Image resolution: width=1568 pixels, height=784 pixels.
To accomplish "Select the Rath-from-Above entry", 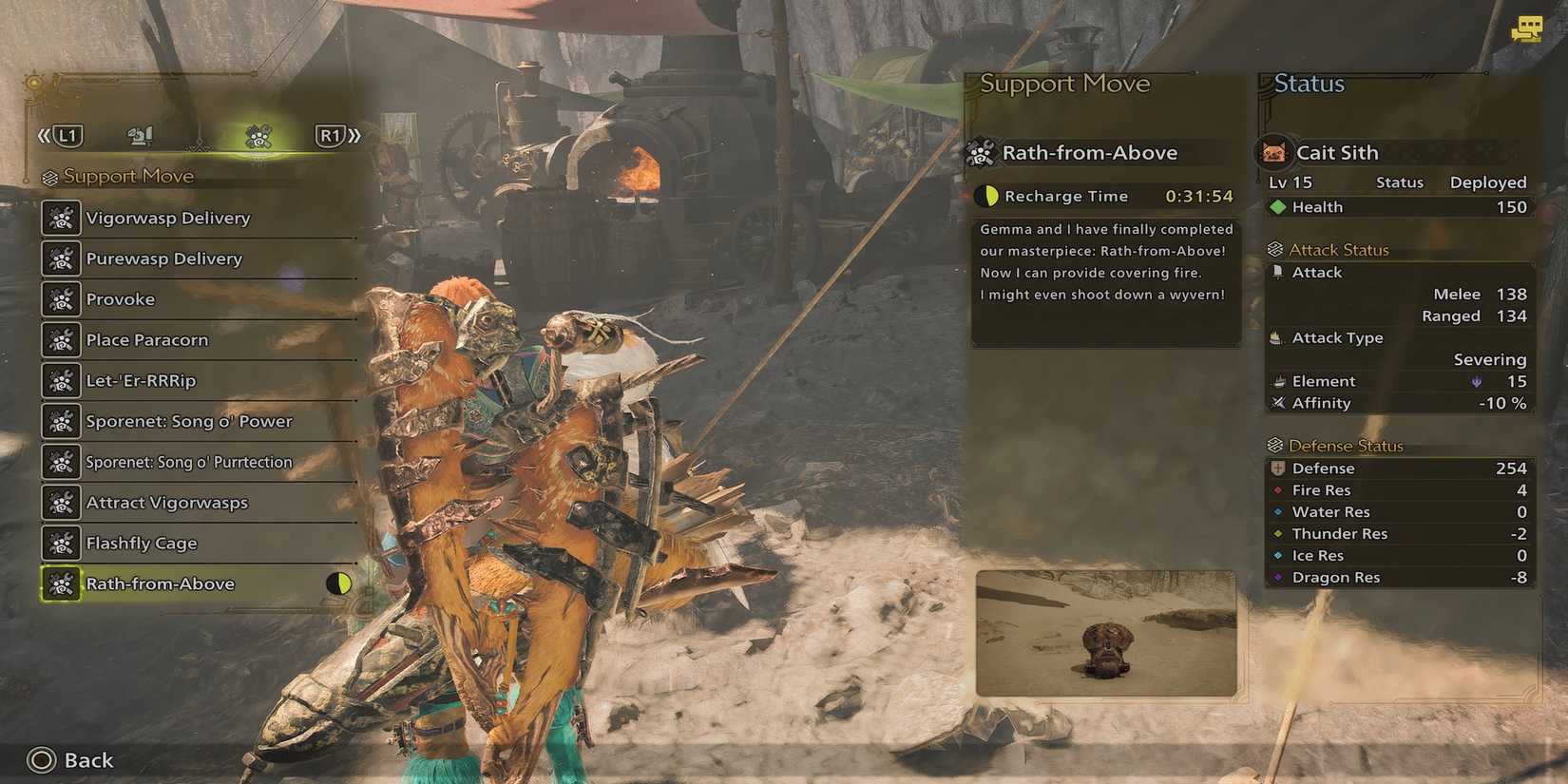I will (160, 583).
